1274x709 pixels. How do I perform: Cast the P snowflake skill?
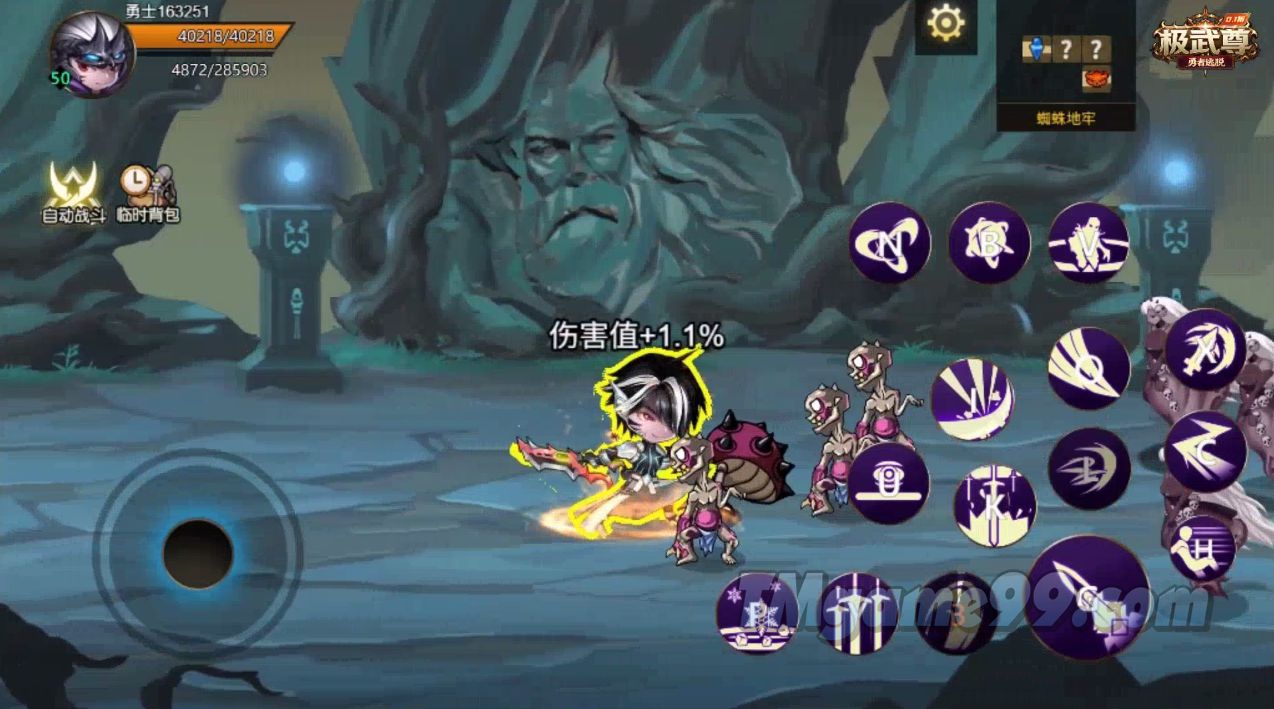coord(757,613)
